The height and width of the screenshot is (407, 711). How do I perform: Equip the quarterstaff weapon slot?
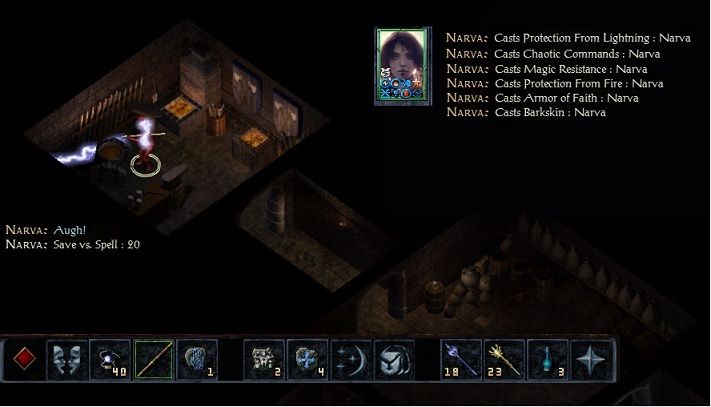(x=154, y=360)
